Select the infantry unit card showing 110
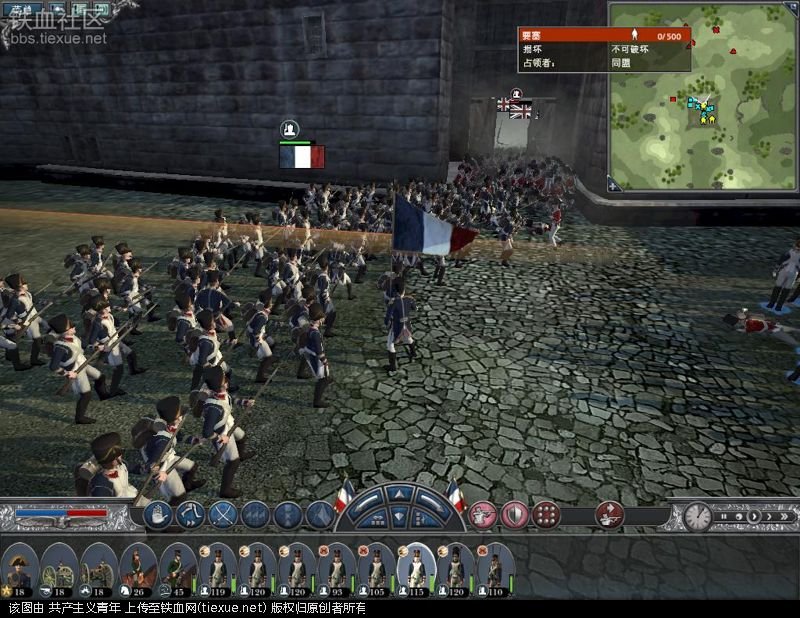 [x=494, y=568]
